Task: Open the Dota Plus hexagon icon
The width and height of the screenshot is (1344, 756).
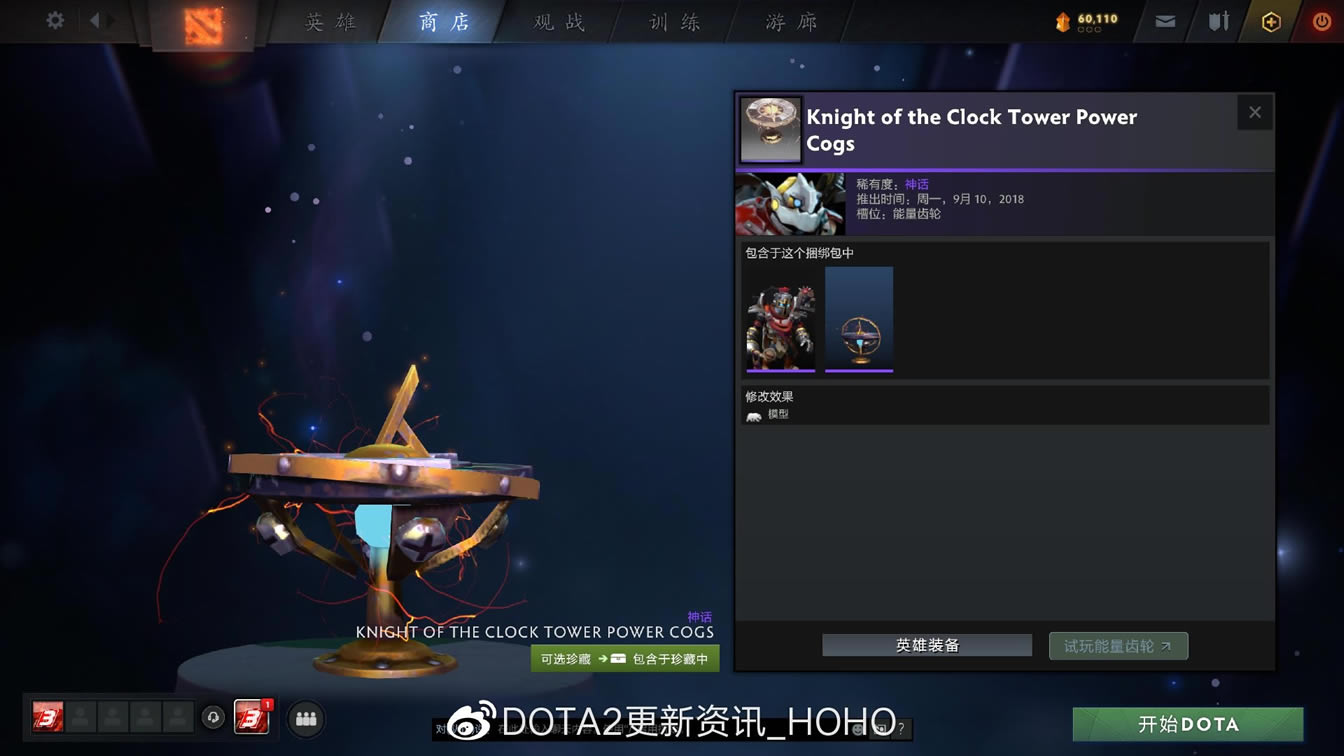Action: click(x=1271, y=19)
